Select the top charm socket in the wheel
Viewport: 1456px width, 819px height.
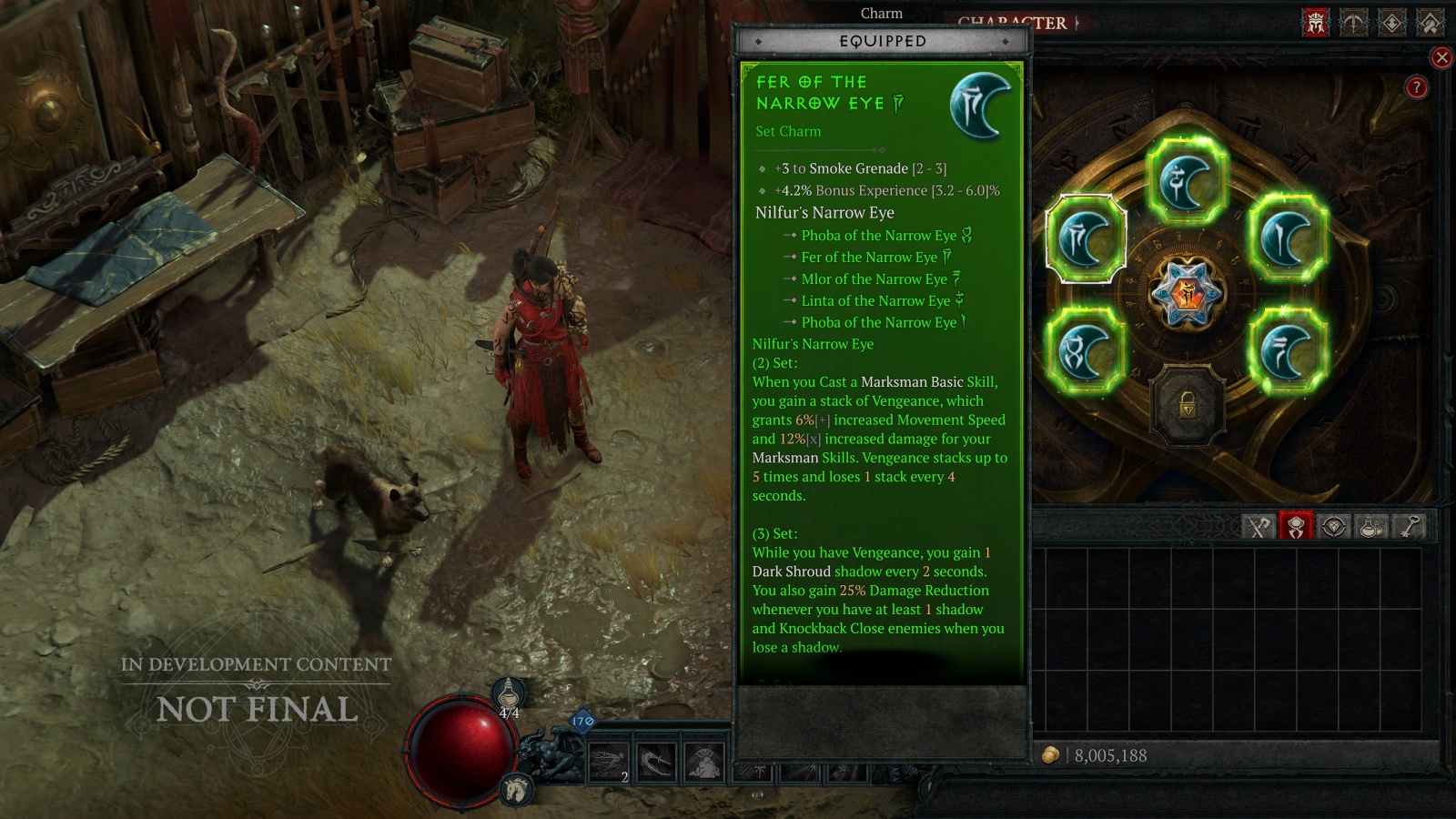pyautogui.click(x=1188, y=179)
